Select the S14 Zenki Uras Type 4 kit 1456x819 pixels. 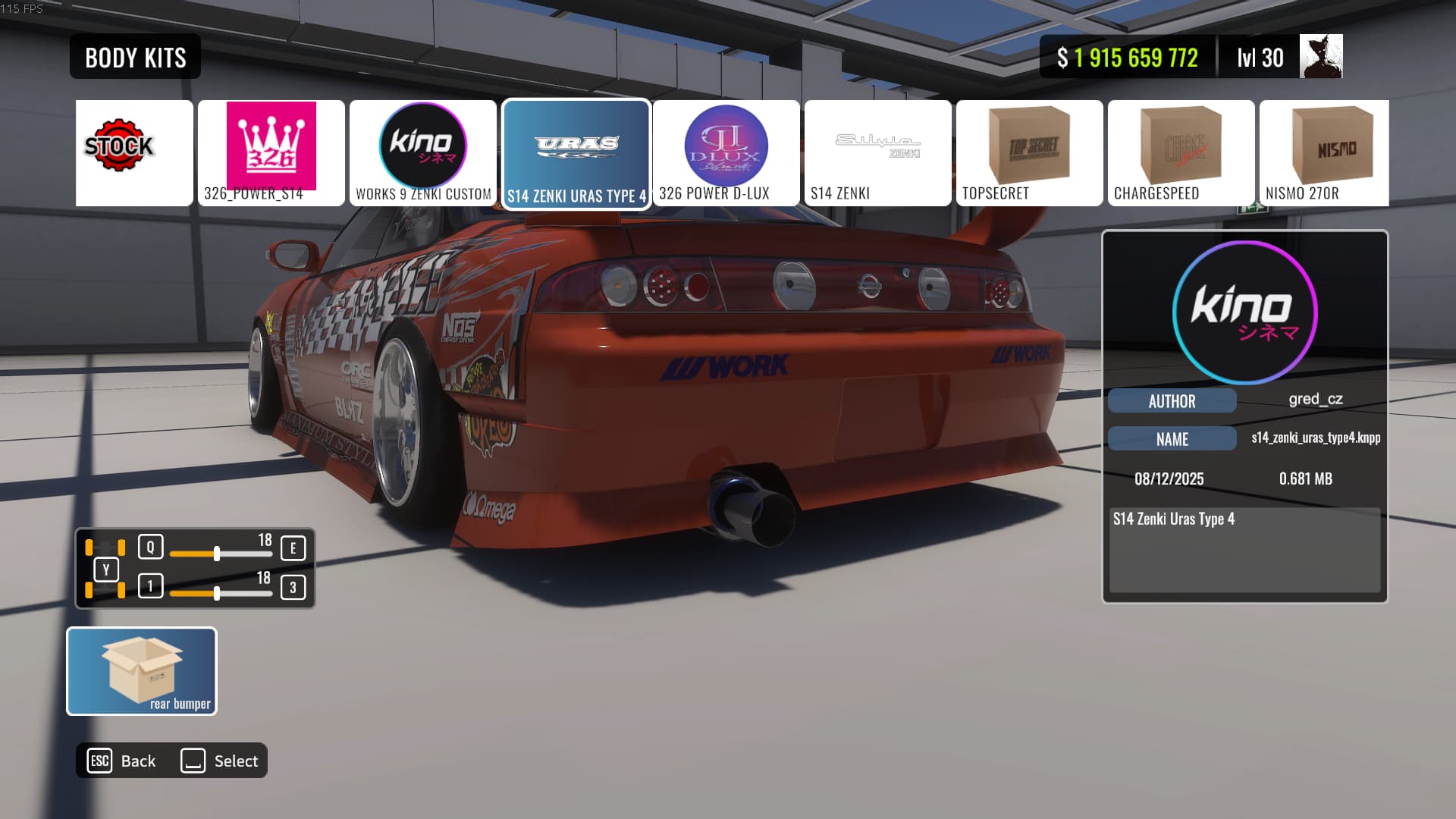click(576, 154)
